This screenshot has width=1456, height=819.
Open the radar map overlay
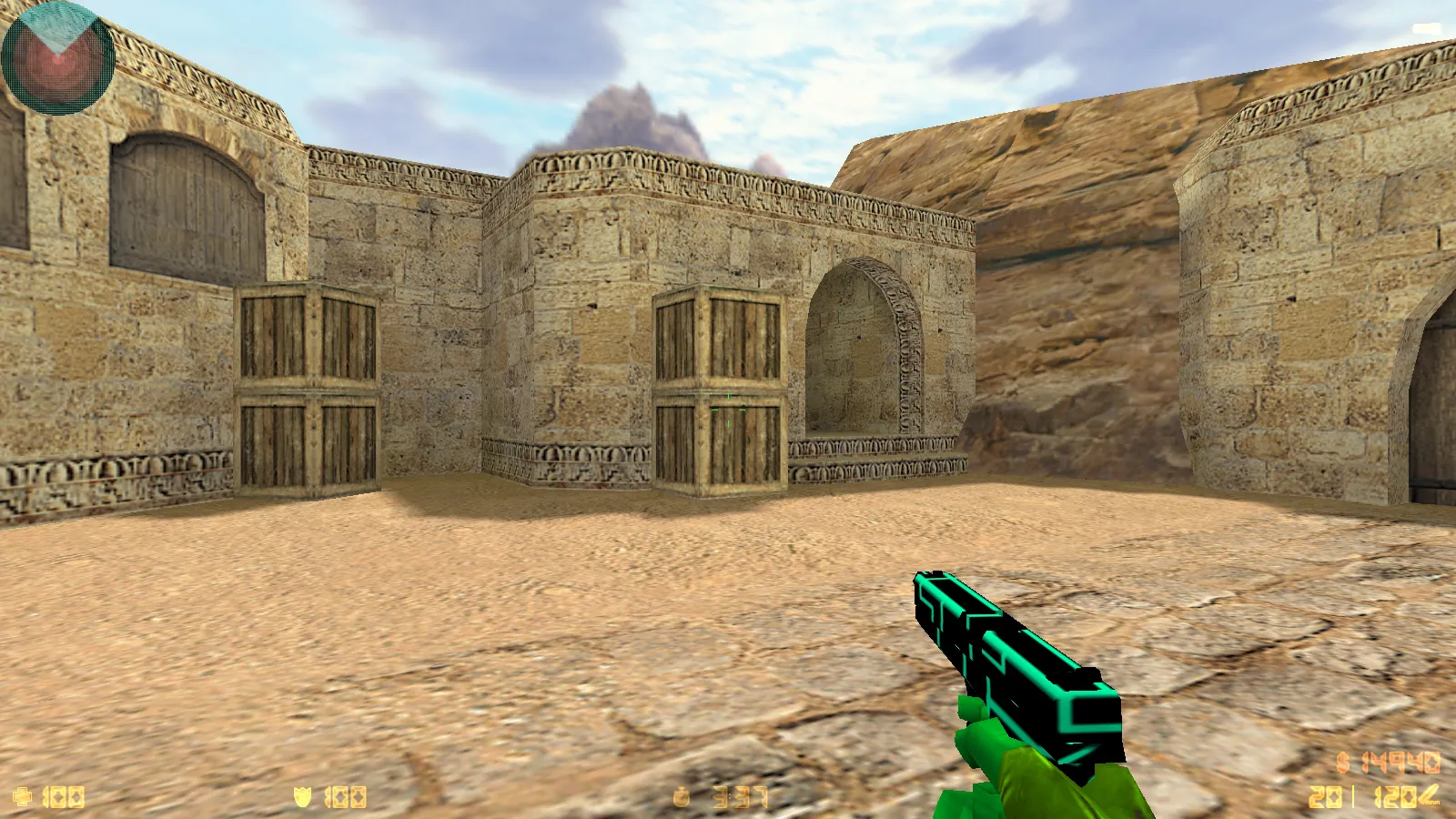pyautogui.click(x=56, y=59)
